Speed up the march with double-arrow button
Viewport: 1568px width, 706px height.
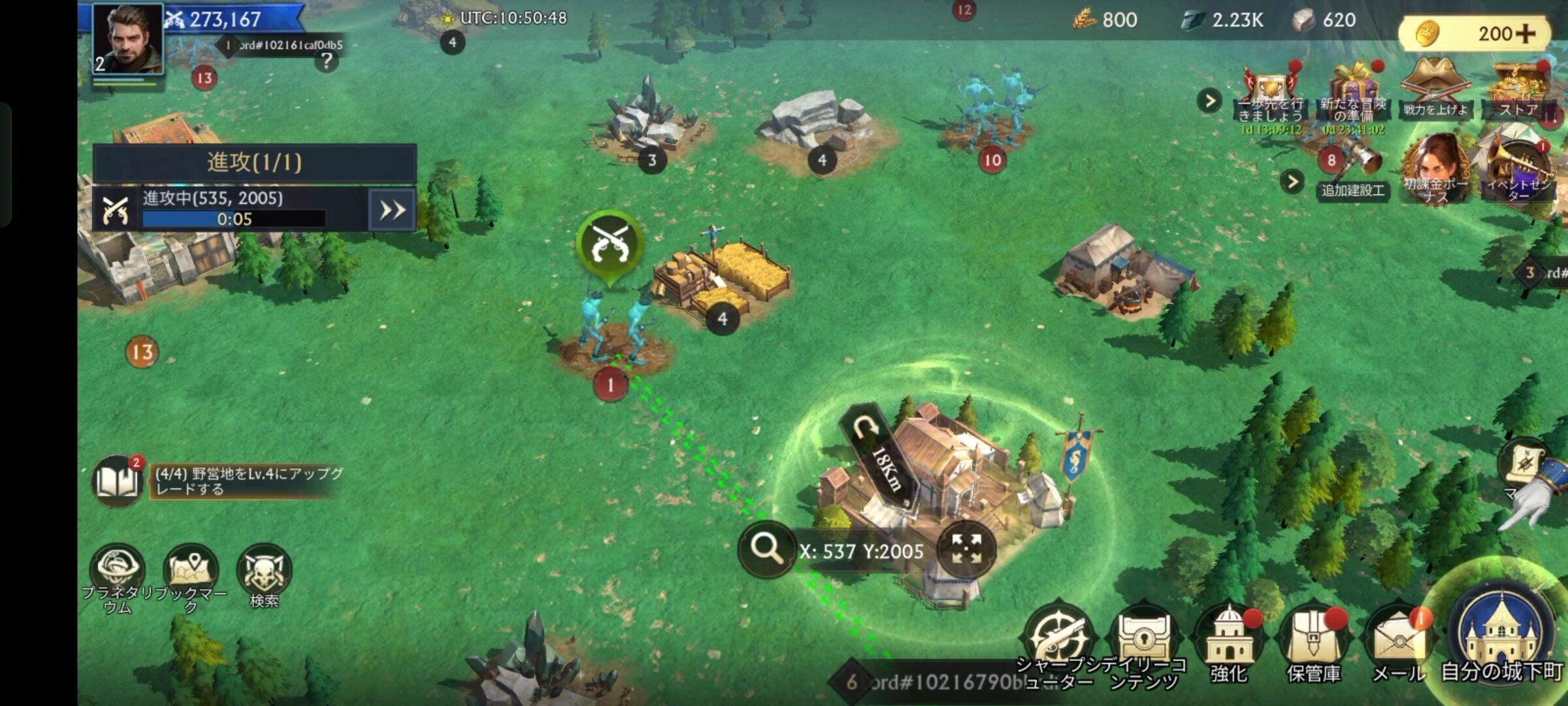pyautogui.click(x=392, y=210)
